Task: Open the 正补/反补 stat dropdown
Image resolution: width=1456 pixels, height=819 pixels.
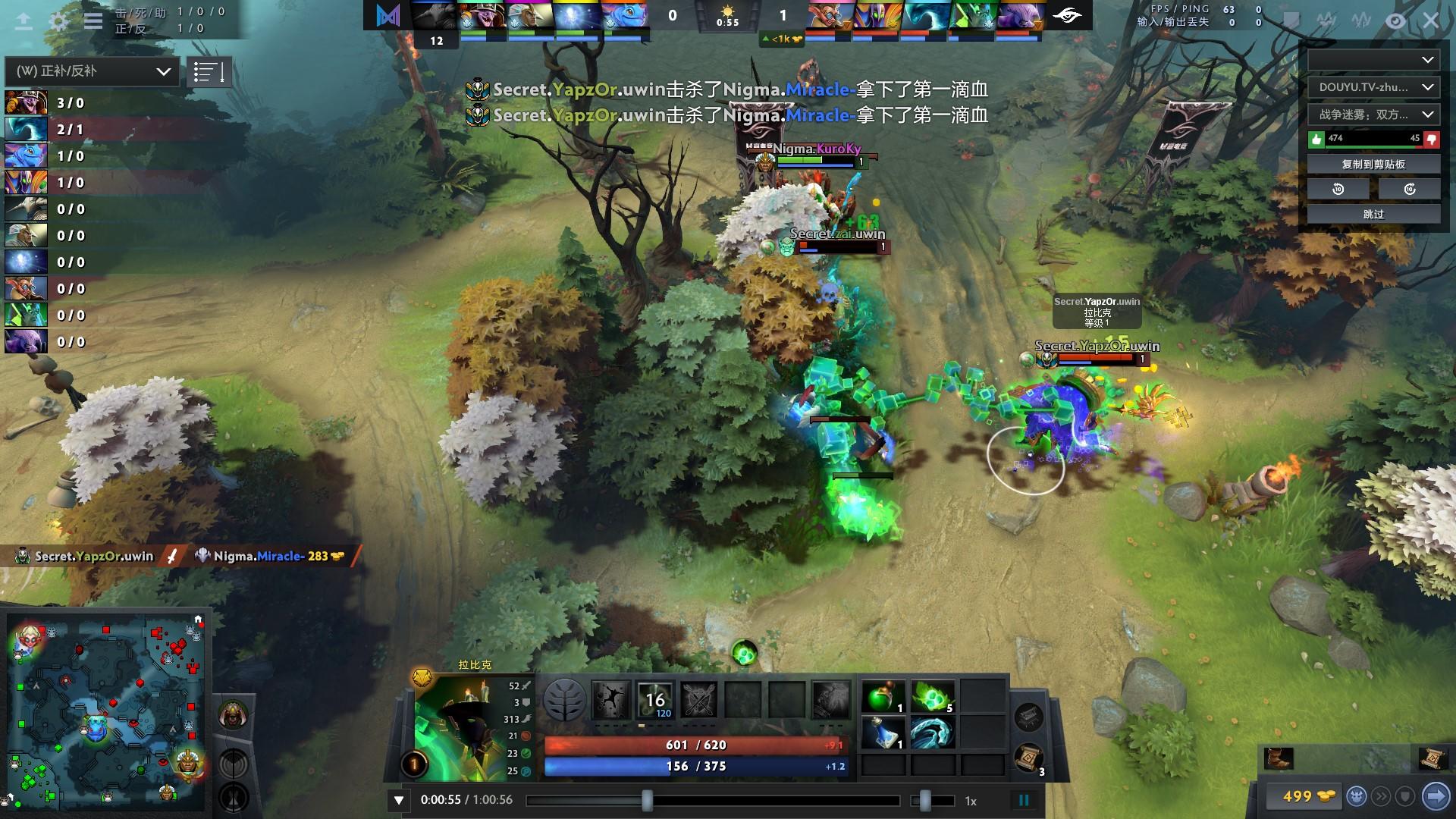Action: (x=93, y=71)
